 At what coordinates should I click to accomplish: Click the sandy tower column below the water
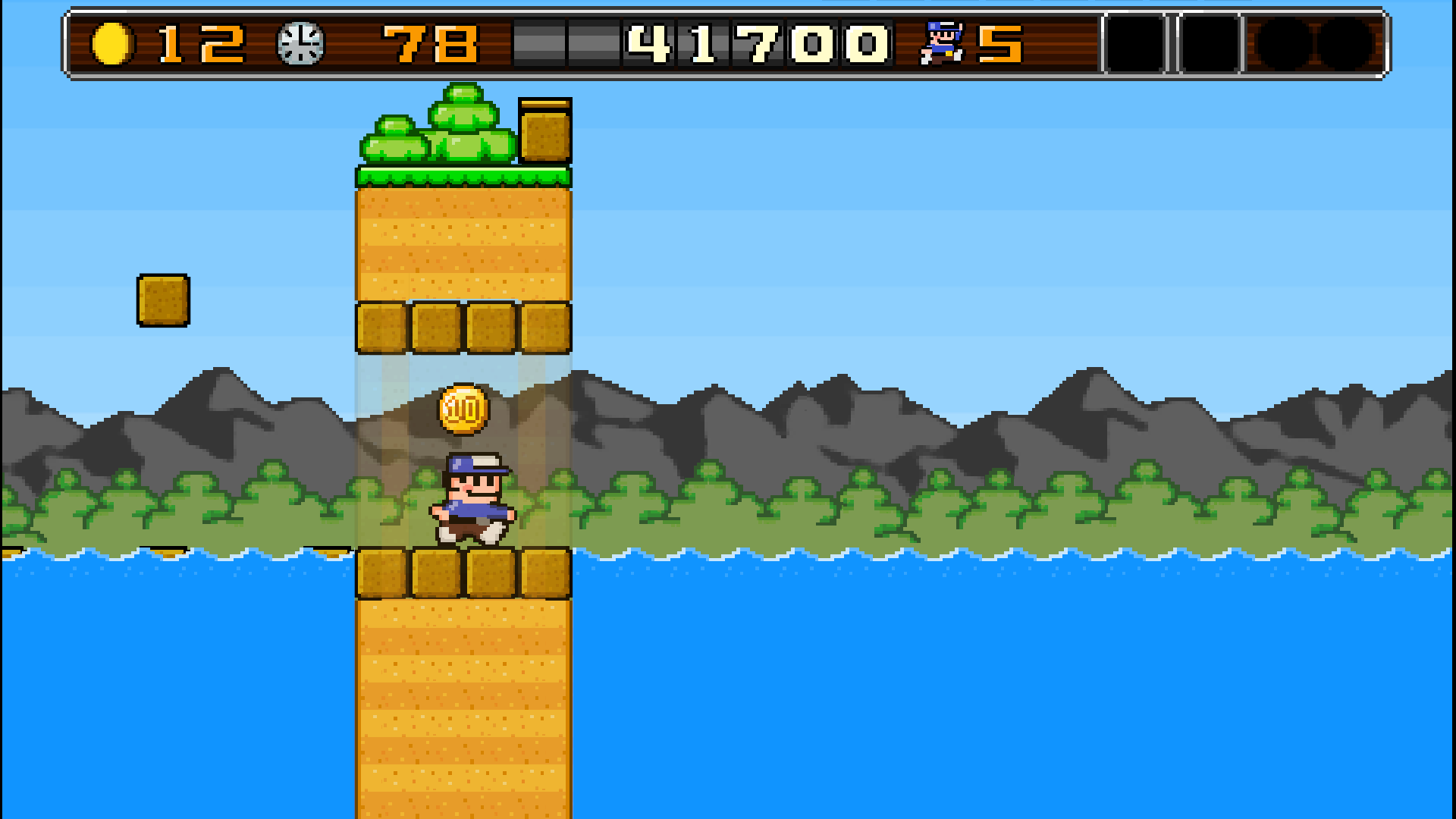click(464, 705)
